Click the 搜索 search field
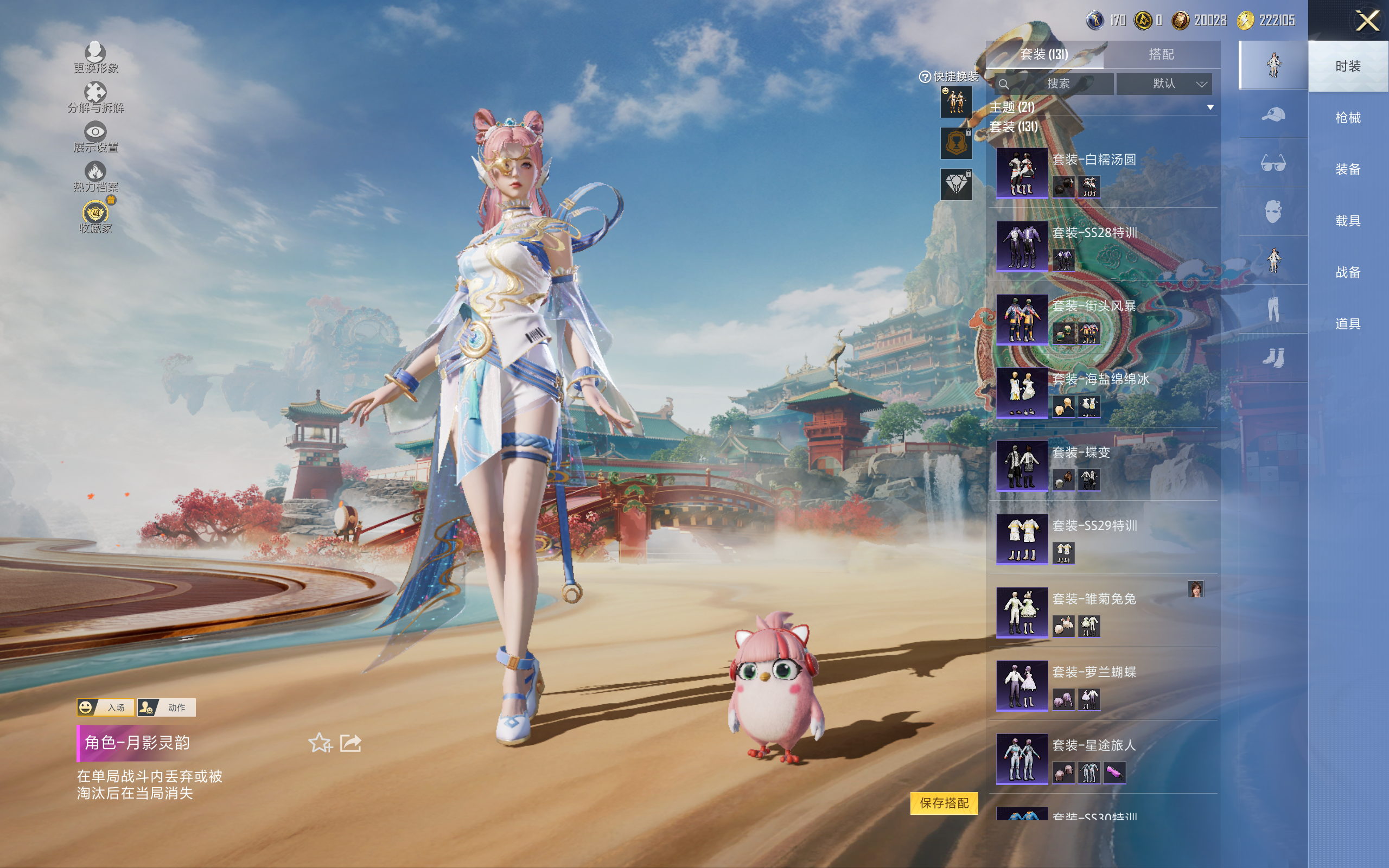1389x868 pixels. [x=1057, y=84]
